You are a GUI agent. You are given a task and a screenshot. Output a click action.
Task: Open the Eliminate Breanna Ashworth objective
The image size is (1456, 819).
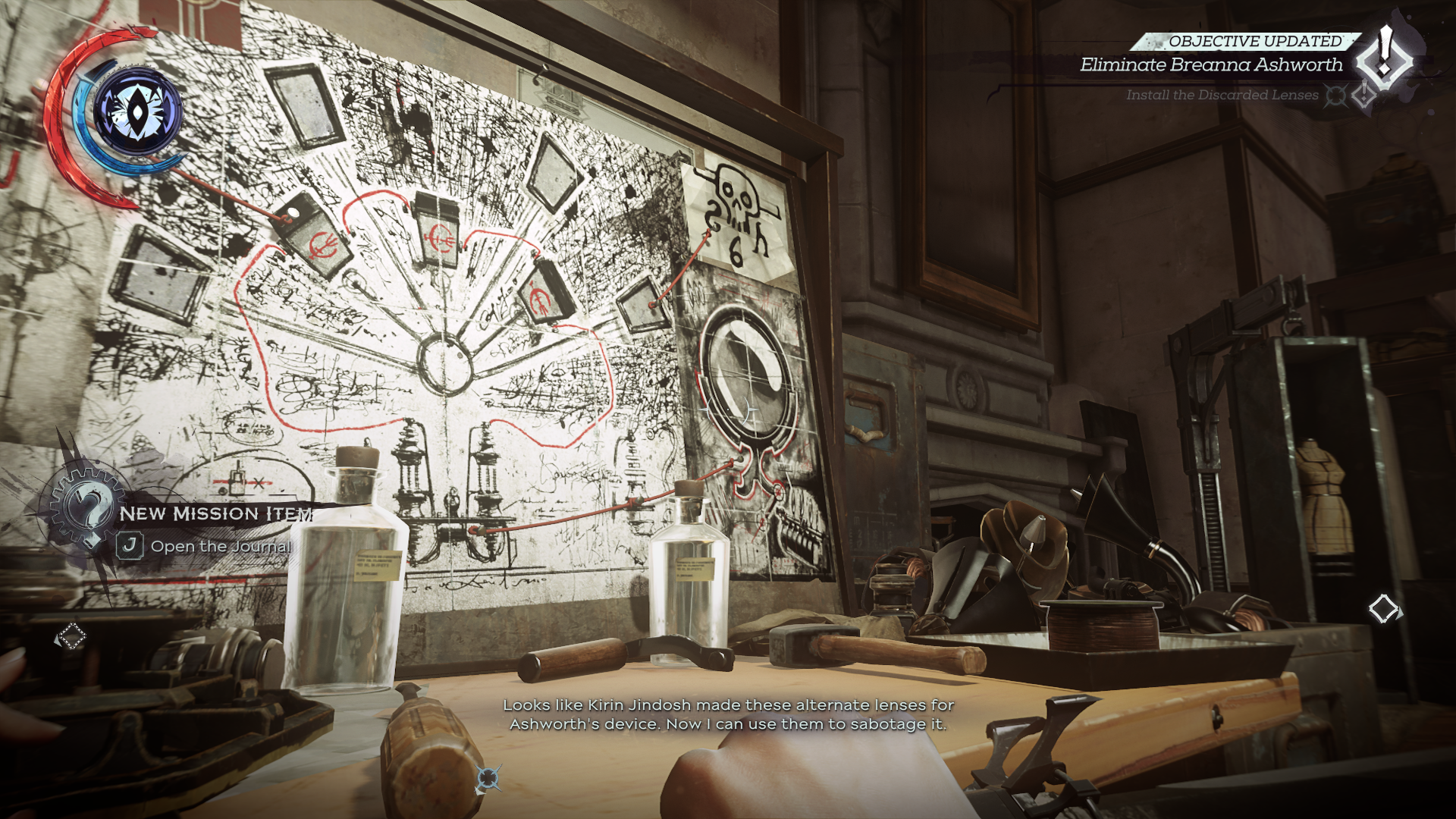tap(1211, 65)
